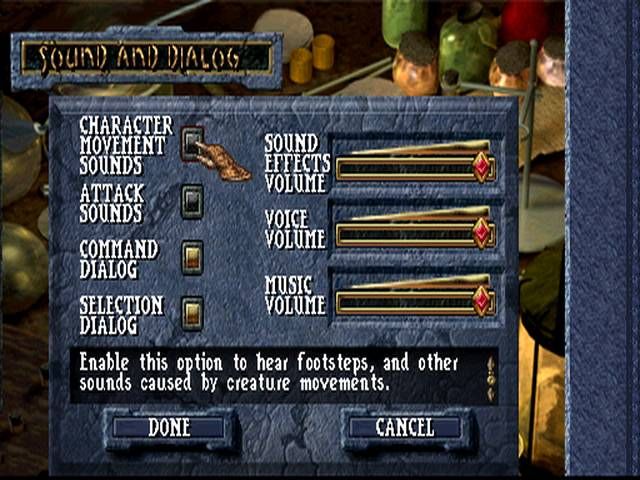
Task: Toggle the Selection Dialog checkbox
Action: click(192, 313)
